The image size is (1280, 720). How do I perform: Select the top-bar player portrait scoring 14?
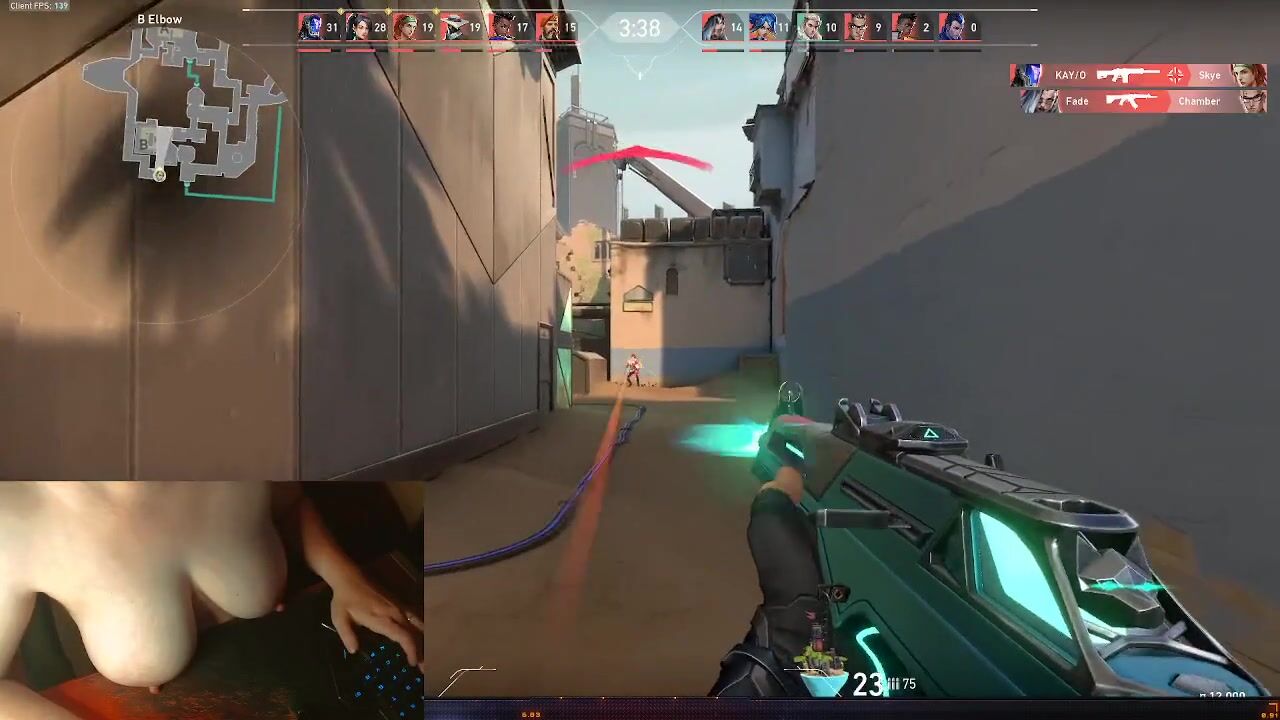714,27
